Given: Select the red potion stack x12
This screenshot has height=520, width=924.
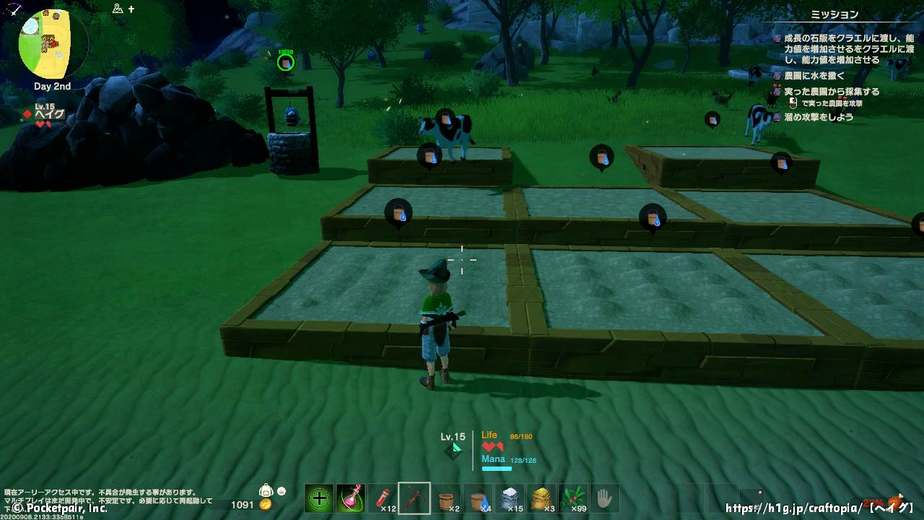Looking at the screenshot, I should [x=382, y=498].
